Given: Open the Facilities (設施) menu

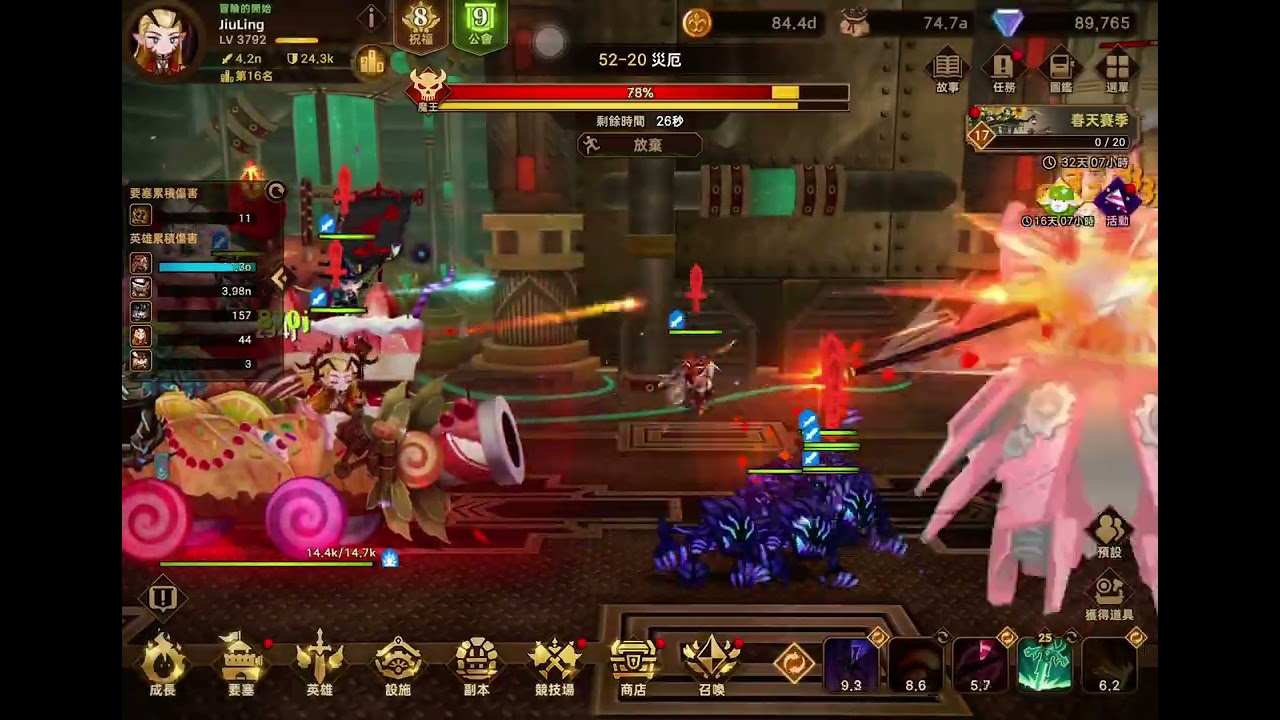Looking at the screenshot, I should pos(398,664).
